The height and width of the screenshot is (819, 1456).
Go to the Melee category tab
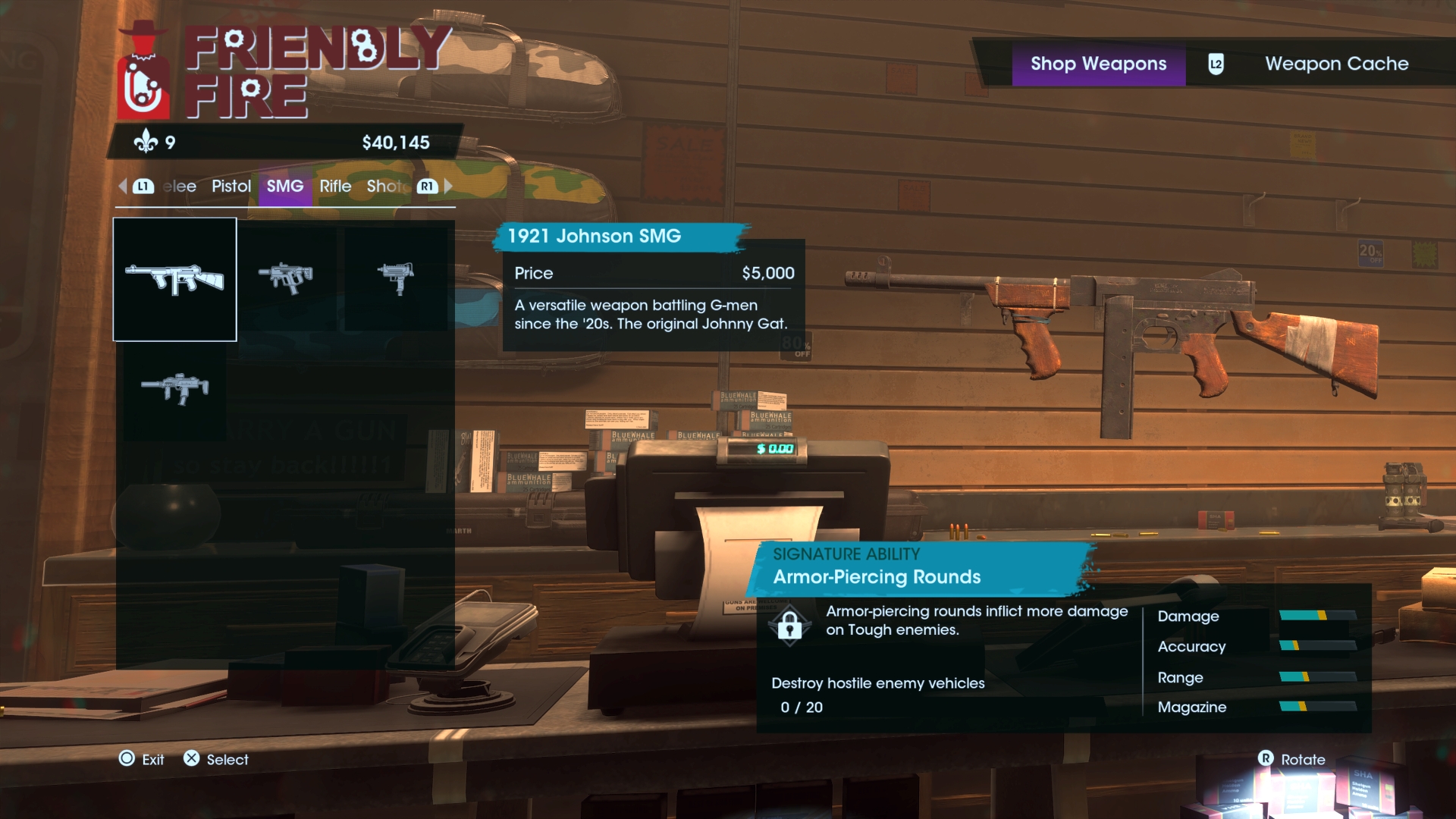pyautogui.click(x=180, y=187)
